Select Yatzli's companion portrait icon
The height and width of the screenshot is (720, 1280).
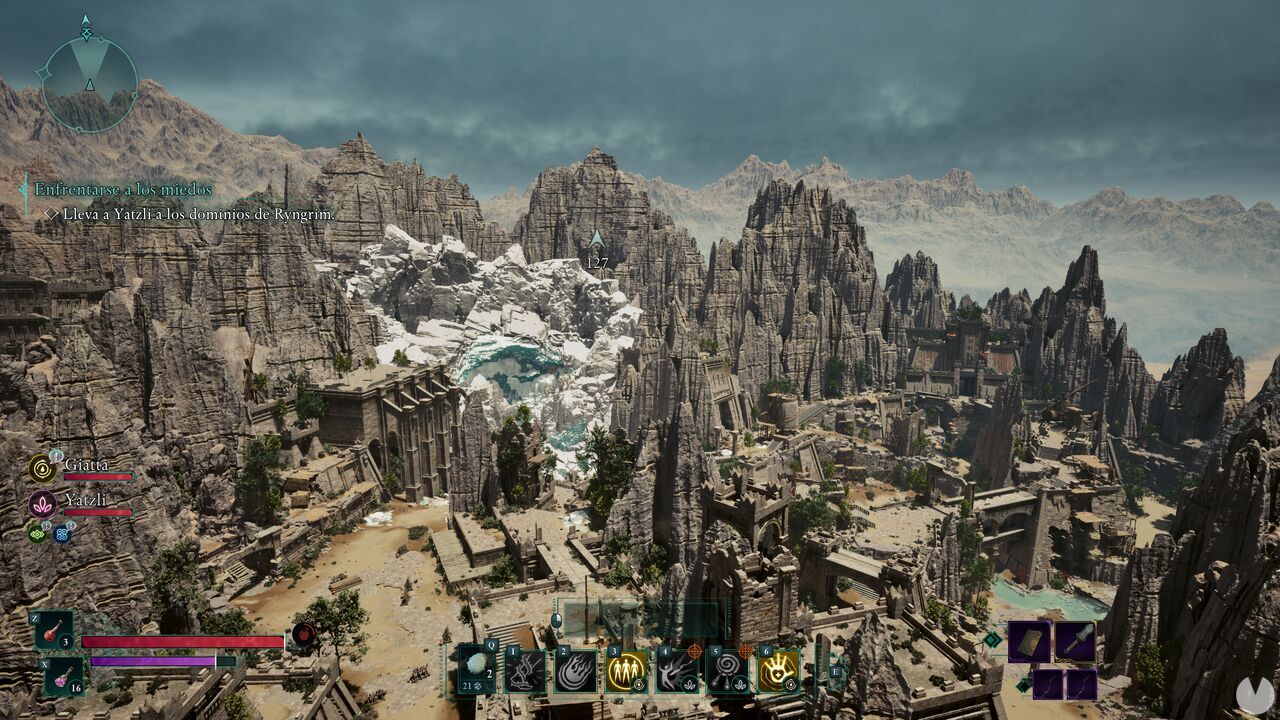42,503
